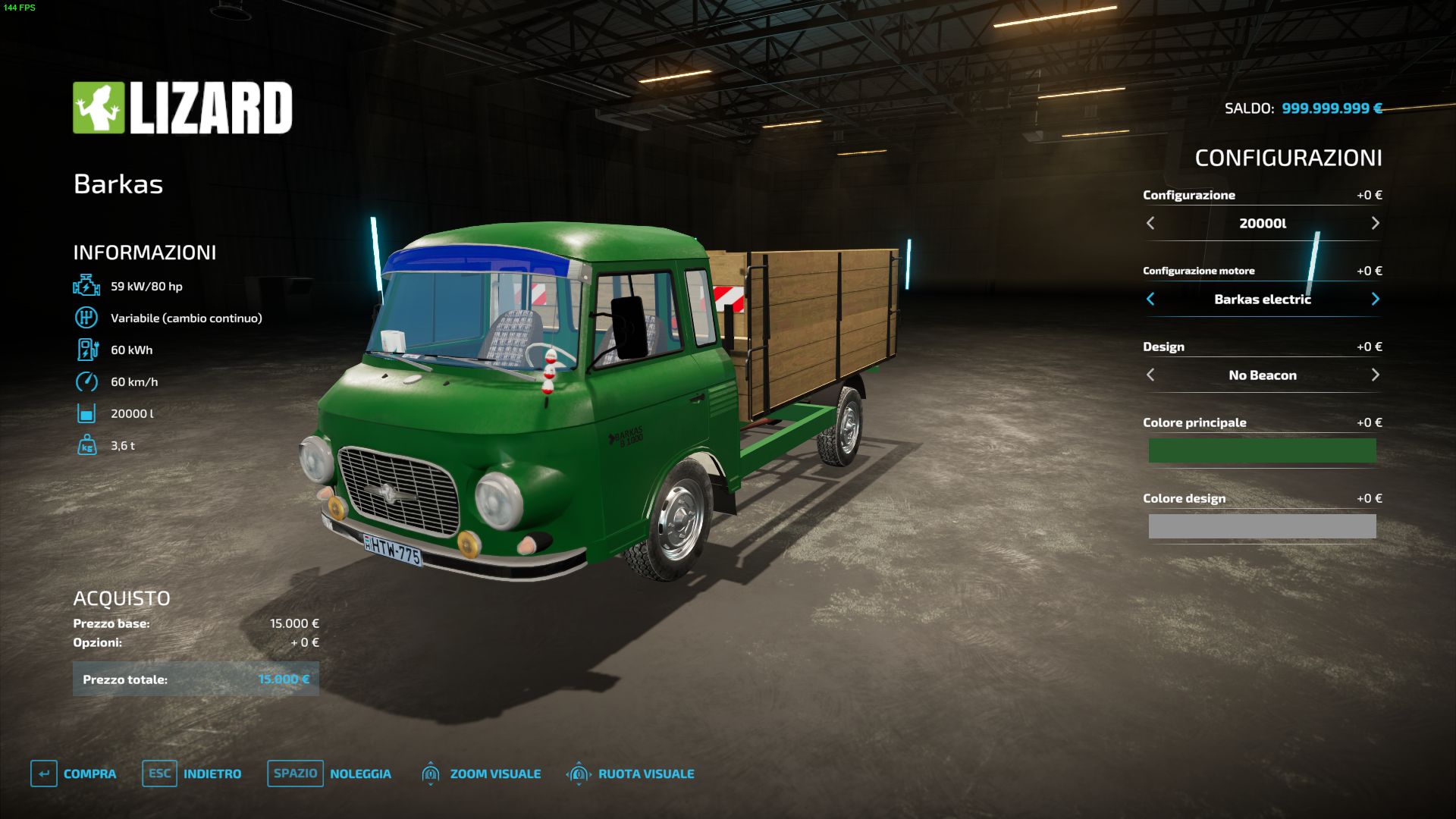Image resolution: width=1456 pixels, height=819 pixels.
Task: Open the green Colore principale swatch
Action: pos(1262,450)
